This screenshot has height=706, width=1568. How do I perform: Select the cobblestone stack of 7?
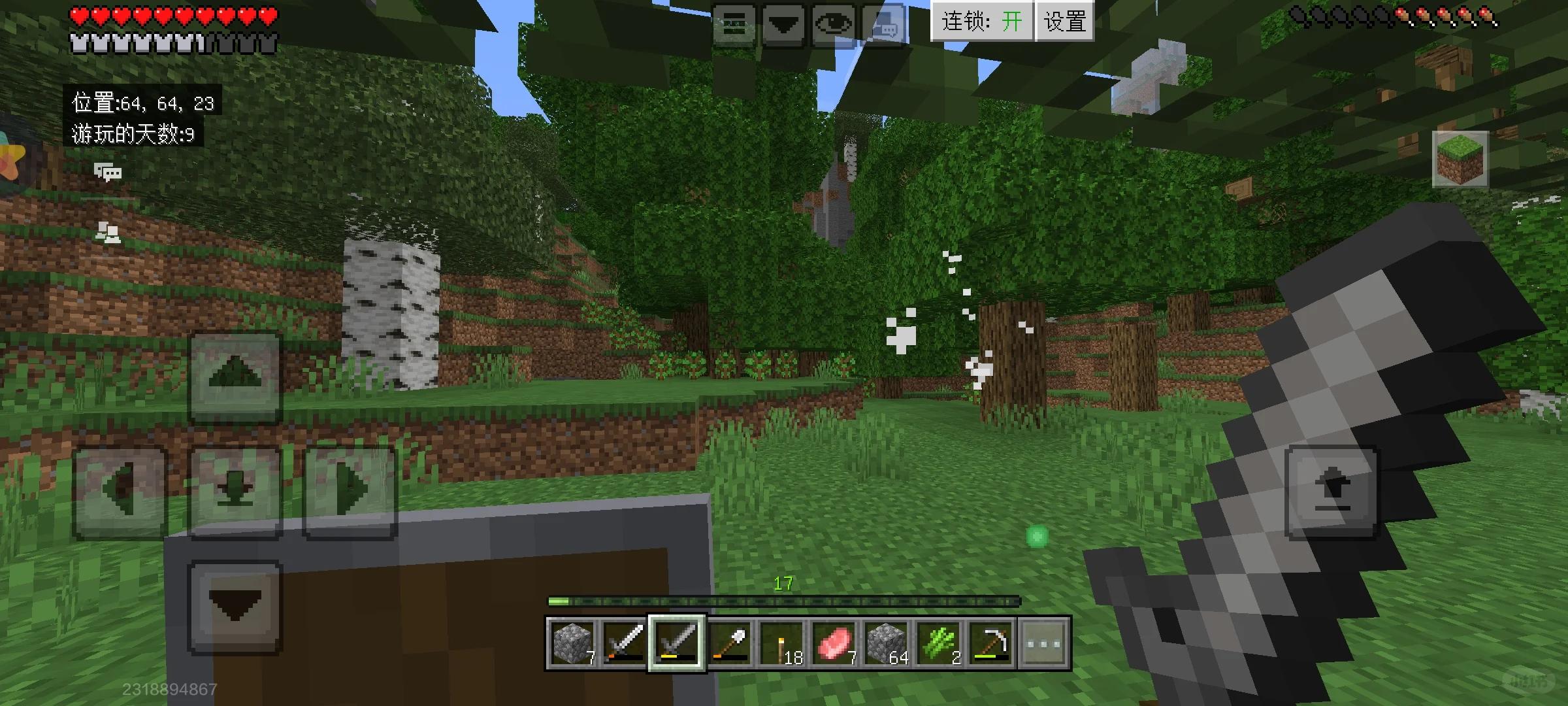(x=572, y=643)
